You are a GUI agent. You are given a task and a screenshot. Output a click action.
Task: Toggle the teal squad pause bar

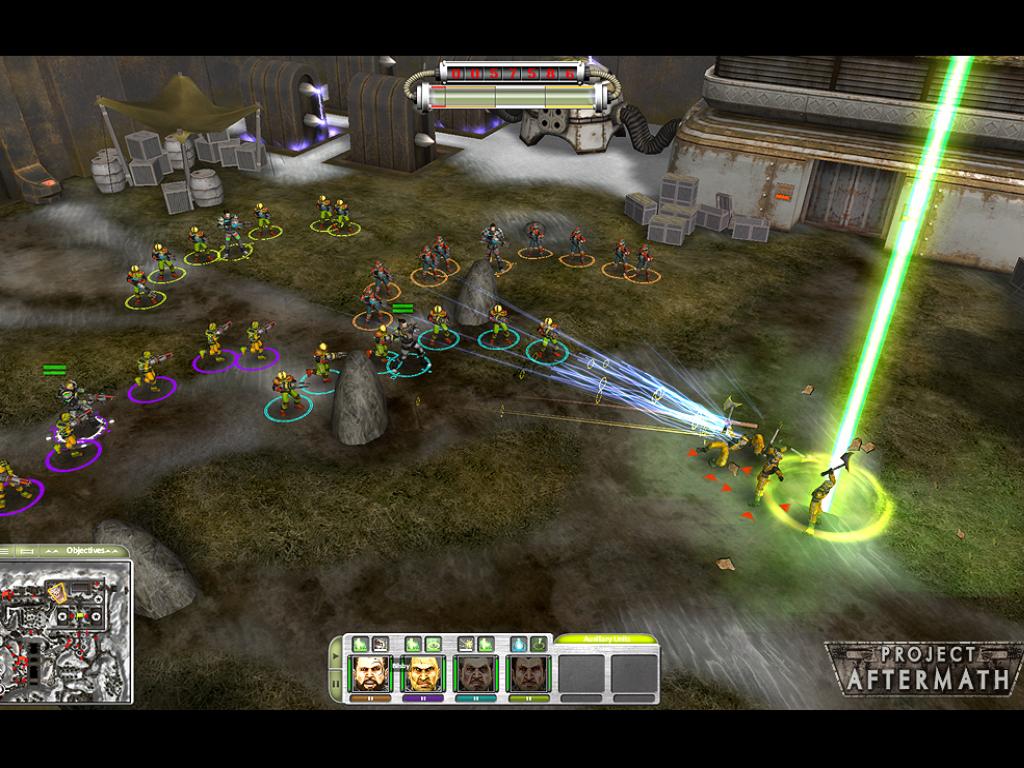pyautogui.click(x=475, y=697)
